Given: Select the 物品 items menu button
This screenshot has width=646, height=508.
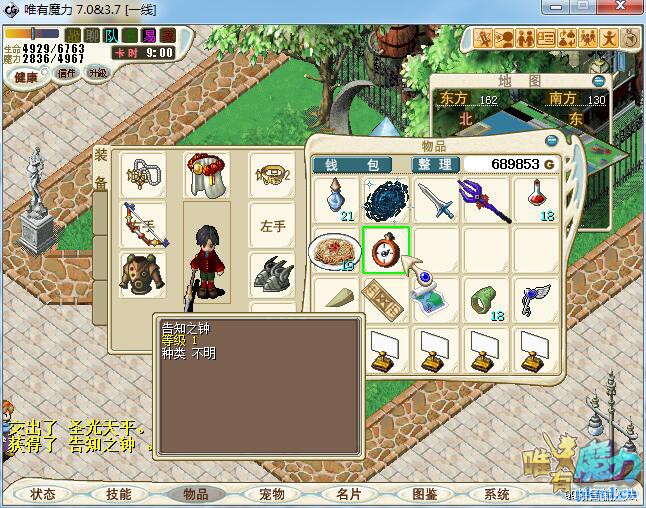Looking at the screenshot, I should [x=195, y=494].
